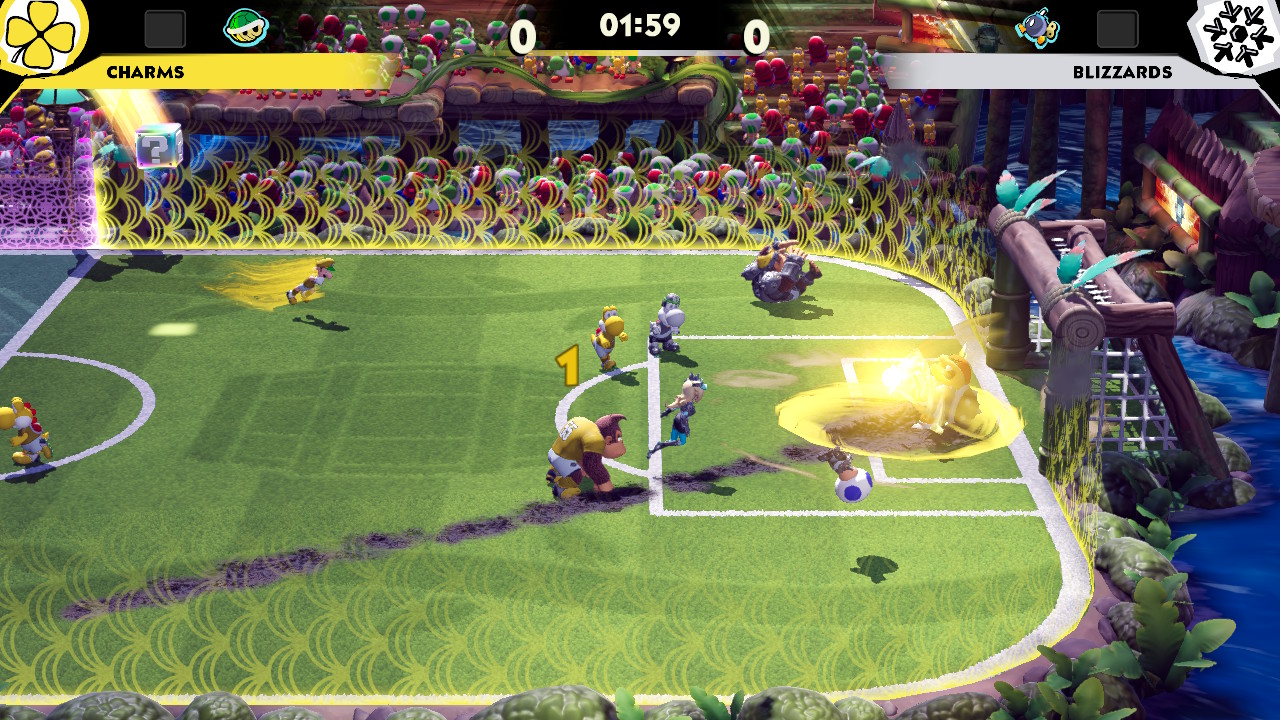Open the CHARMS team banner

click(x=146, y=71)
